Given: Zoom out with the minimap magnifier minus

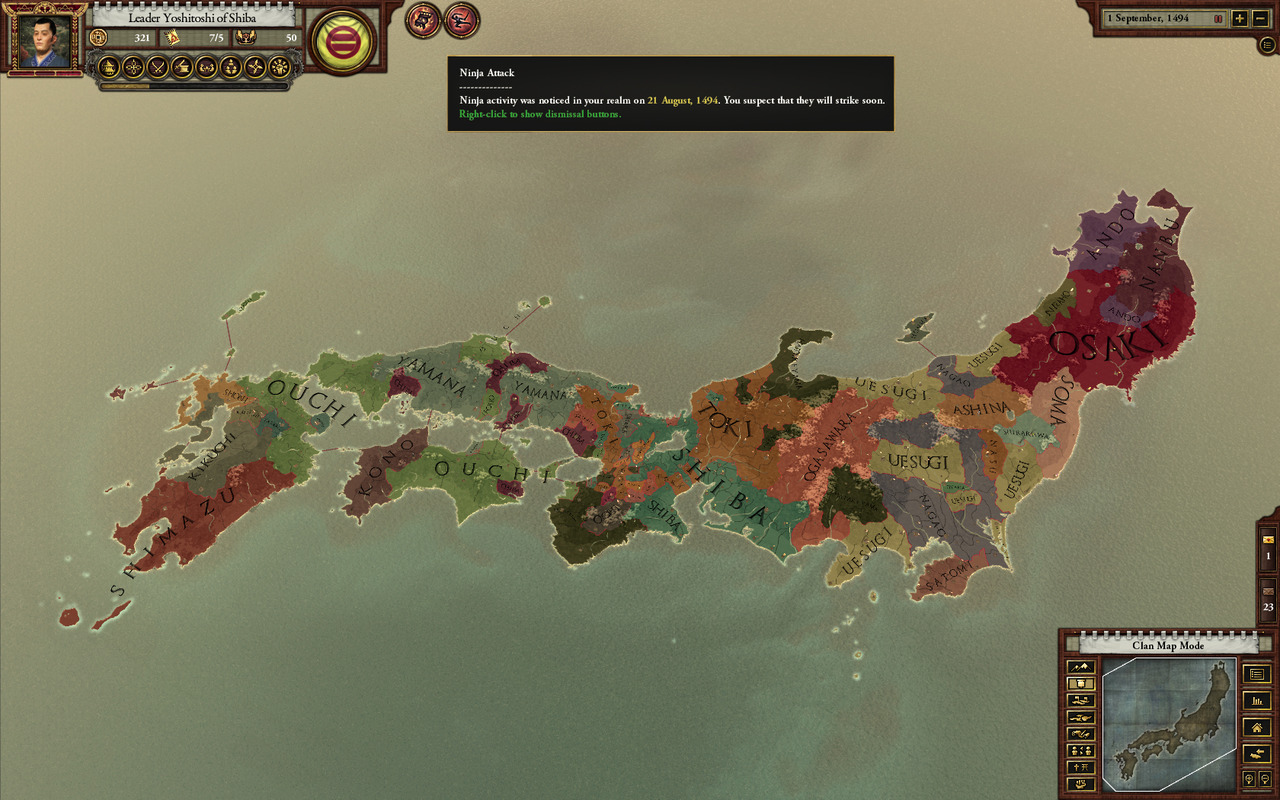Looking at the screenshot, I should 1263,779.
